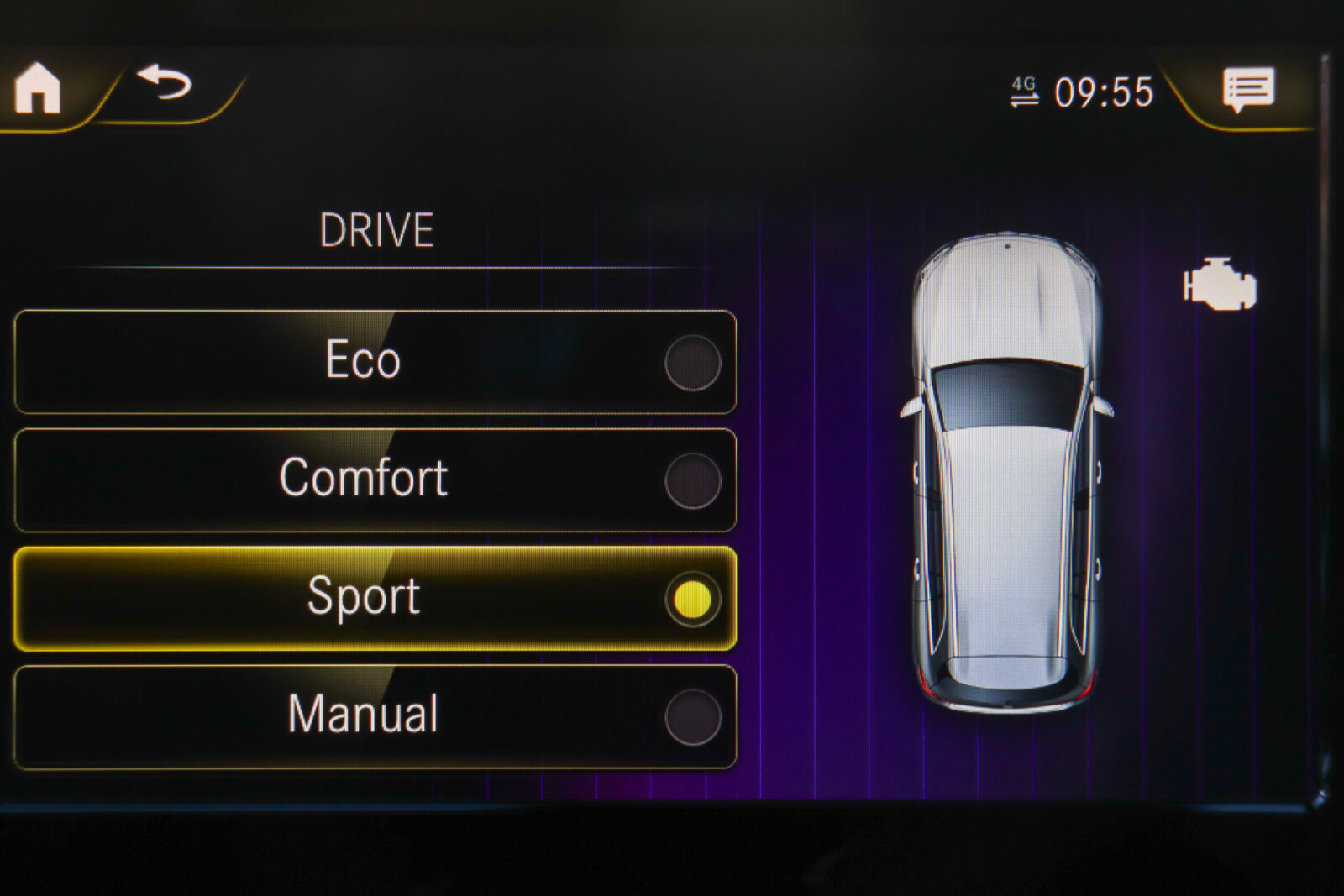Open the messages notification icon
Viewport: 1344px width, 896px height.
(1248, 89)
